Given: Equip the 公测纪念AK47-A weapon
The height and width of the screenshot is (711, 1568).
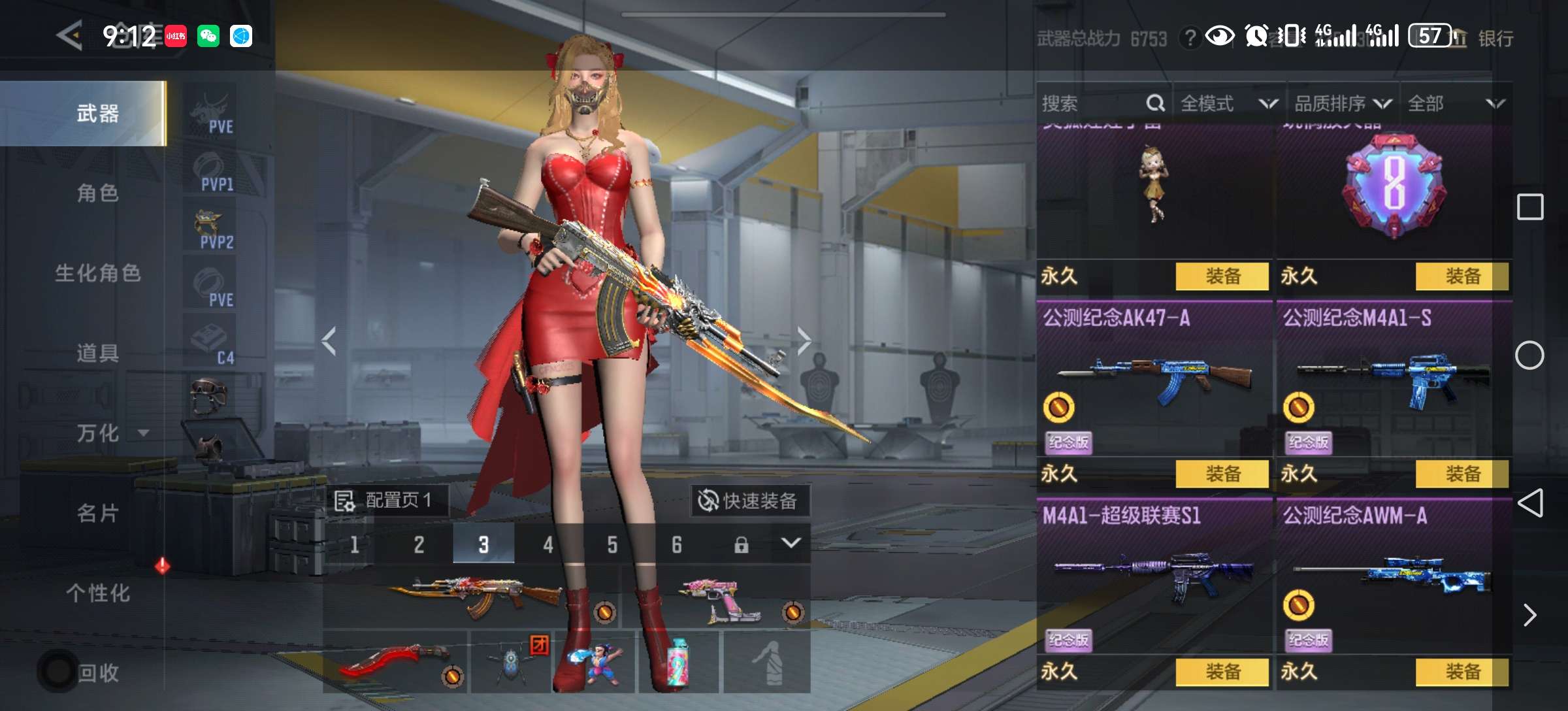Looking at the screenshot, I should pos(1222,474).
